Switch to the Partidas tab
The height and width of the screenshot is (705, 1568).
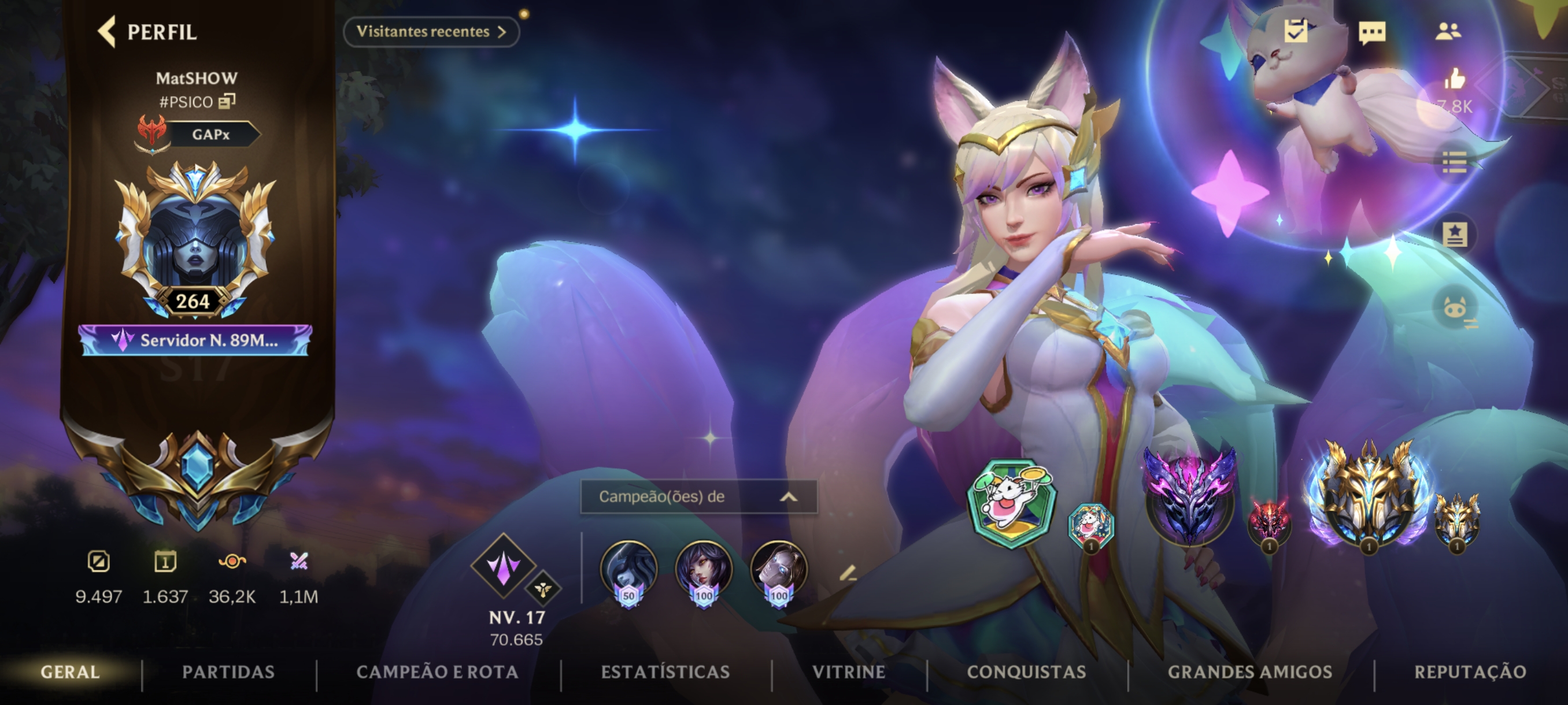click(x=228, y=671)
